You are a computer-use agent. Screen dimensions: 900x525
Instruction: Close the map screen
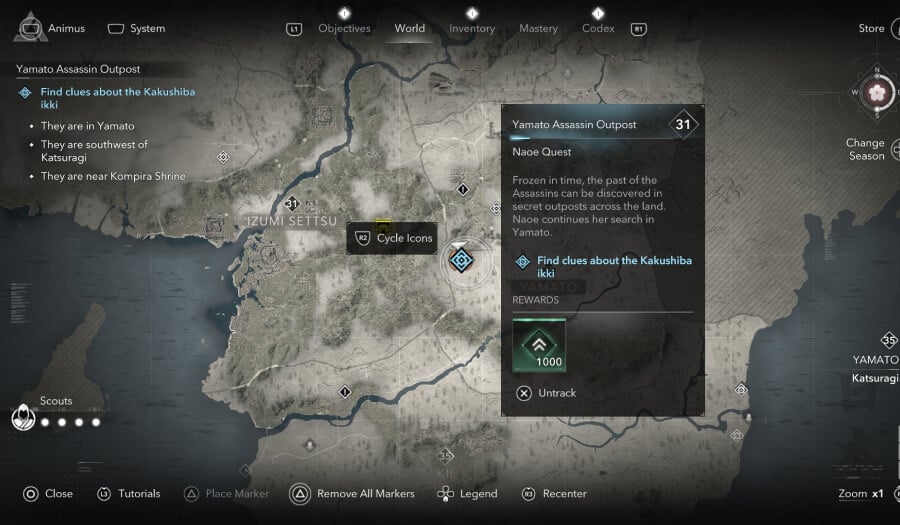[49, 494]
